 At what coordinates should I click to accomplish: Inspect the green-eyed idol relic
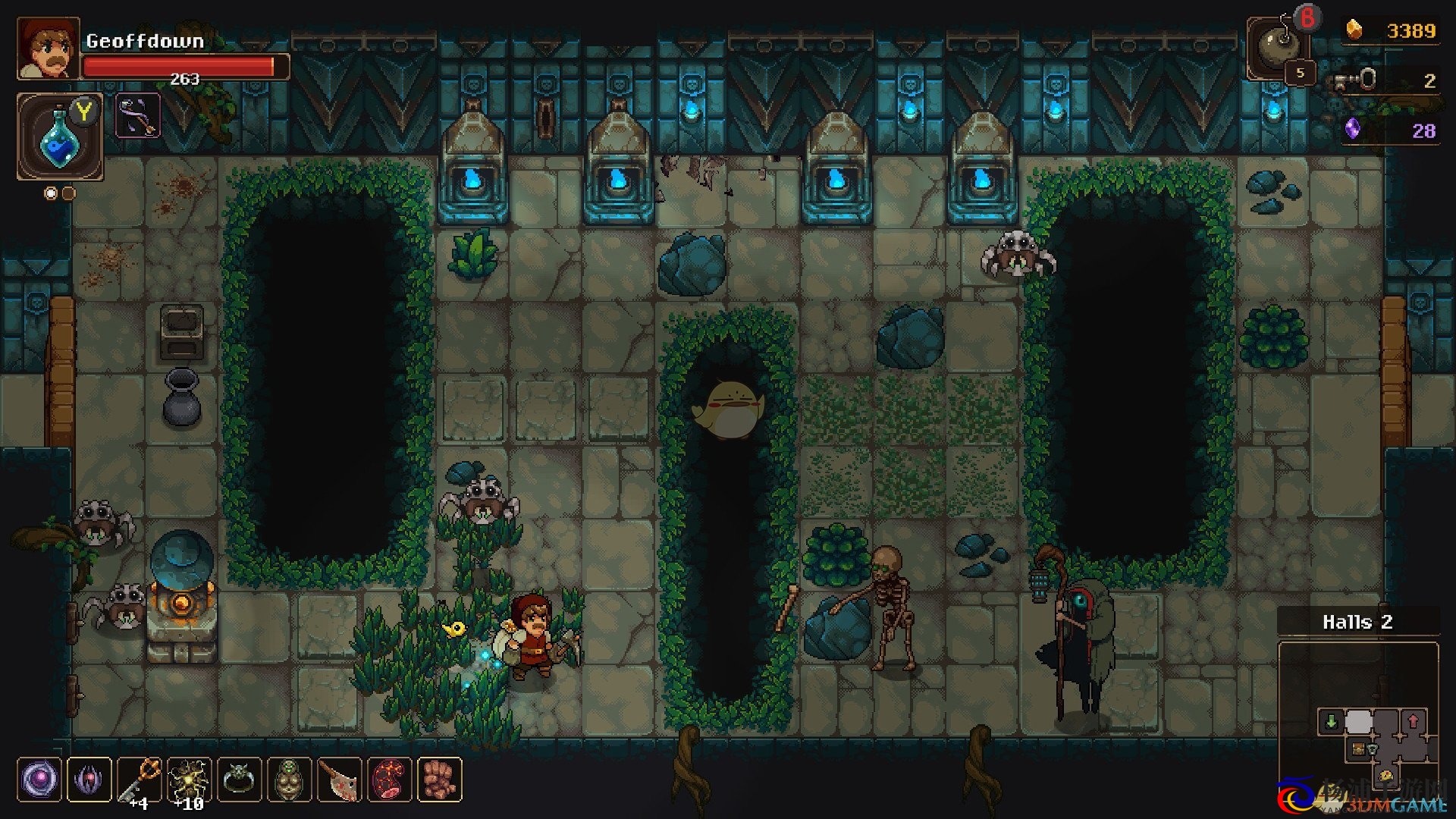[x=289, y=780]
